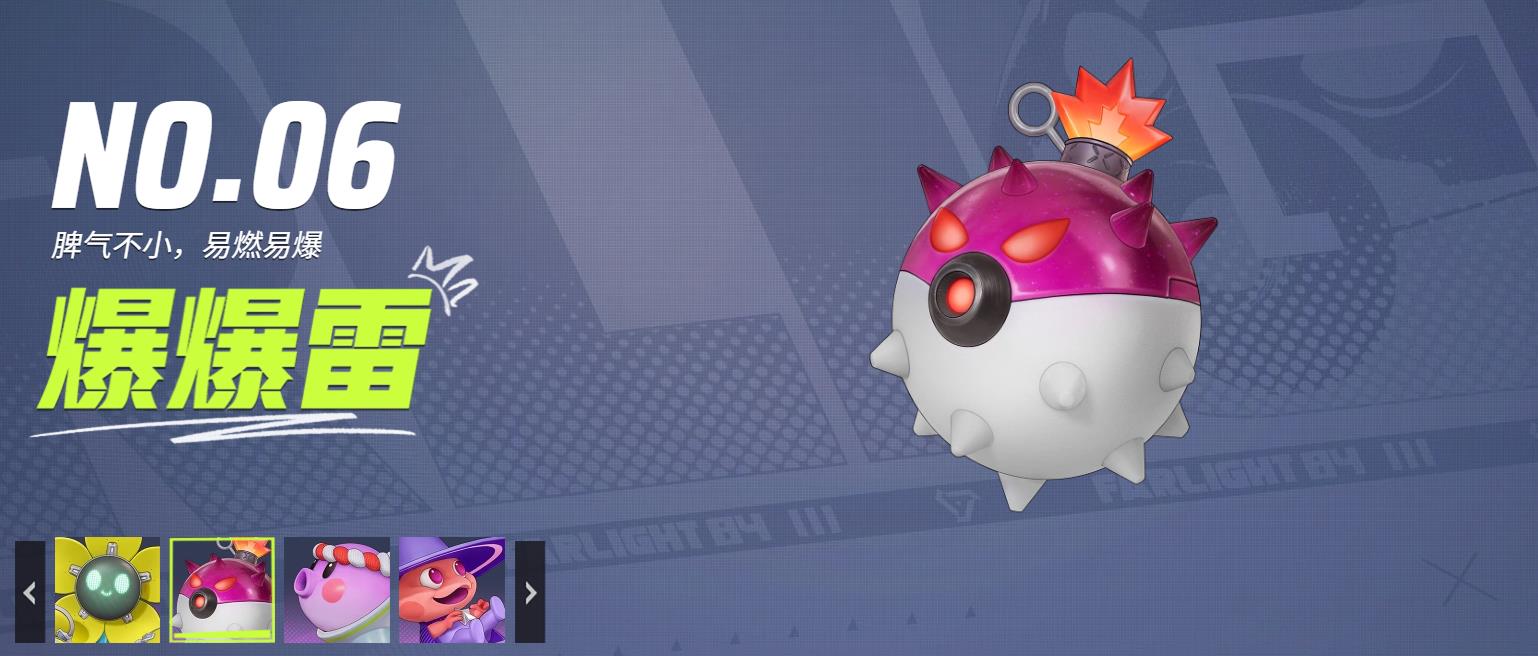1538x656 pixels.
Task: Pick the pink pig character thumbnail
Action: point(337,590)
